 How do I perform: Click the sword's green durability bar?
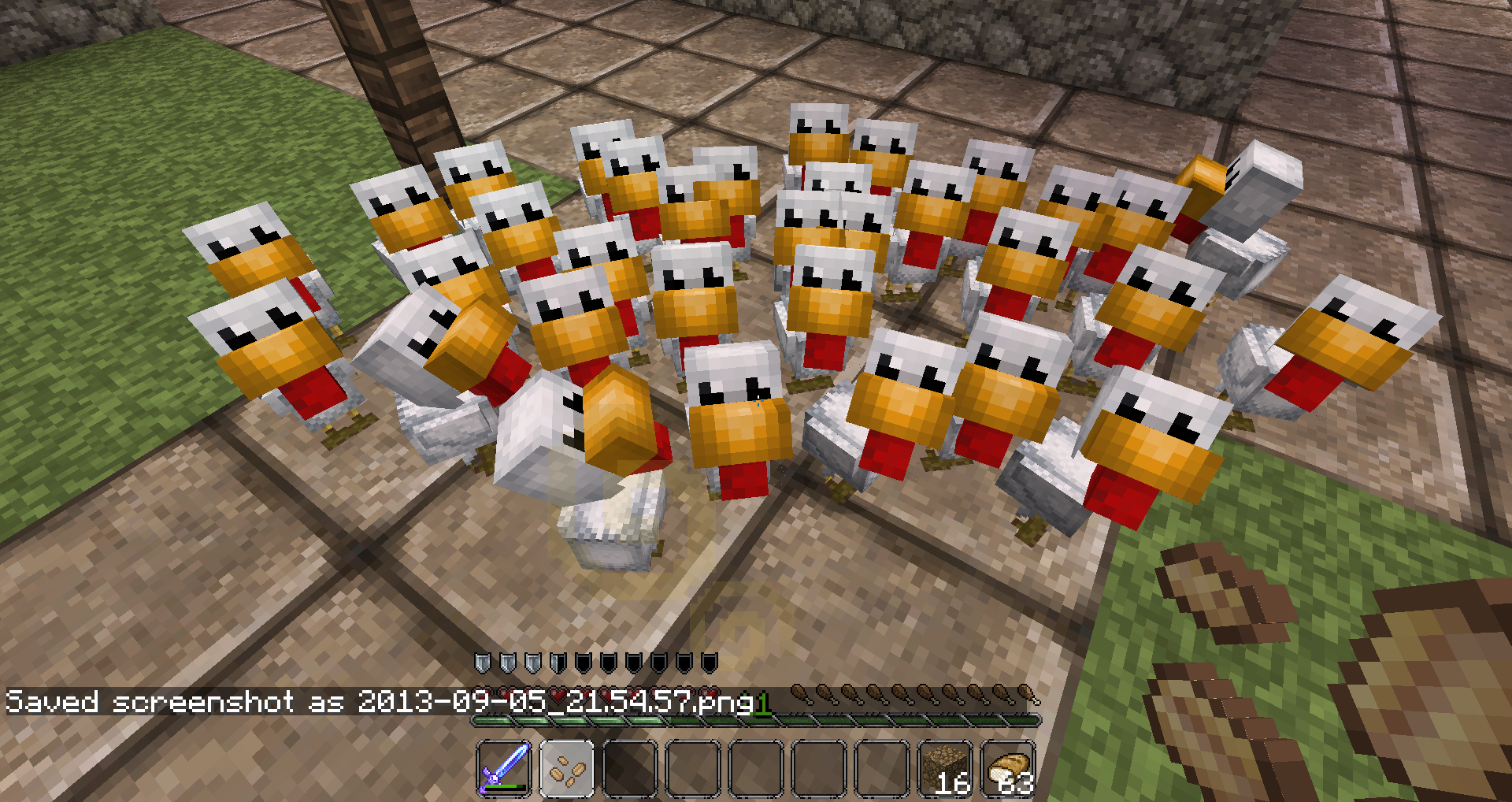pyautogui.click(x=502, y=786)
